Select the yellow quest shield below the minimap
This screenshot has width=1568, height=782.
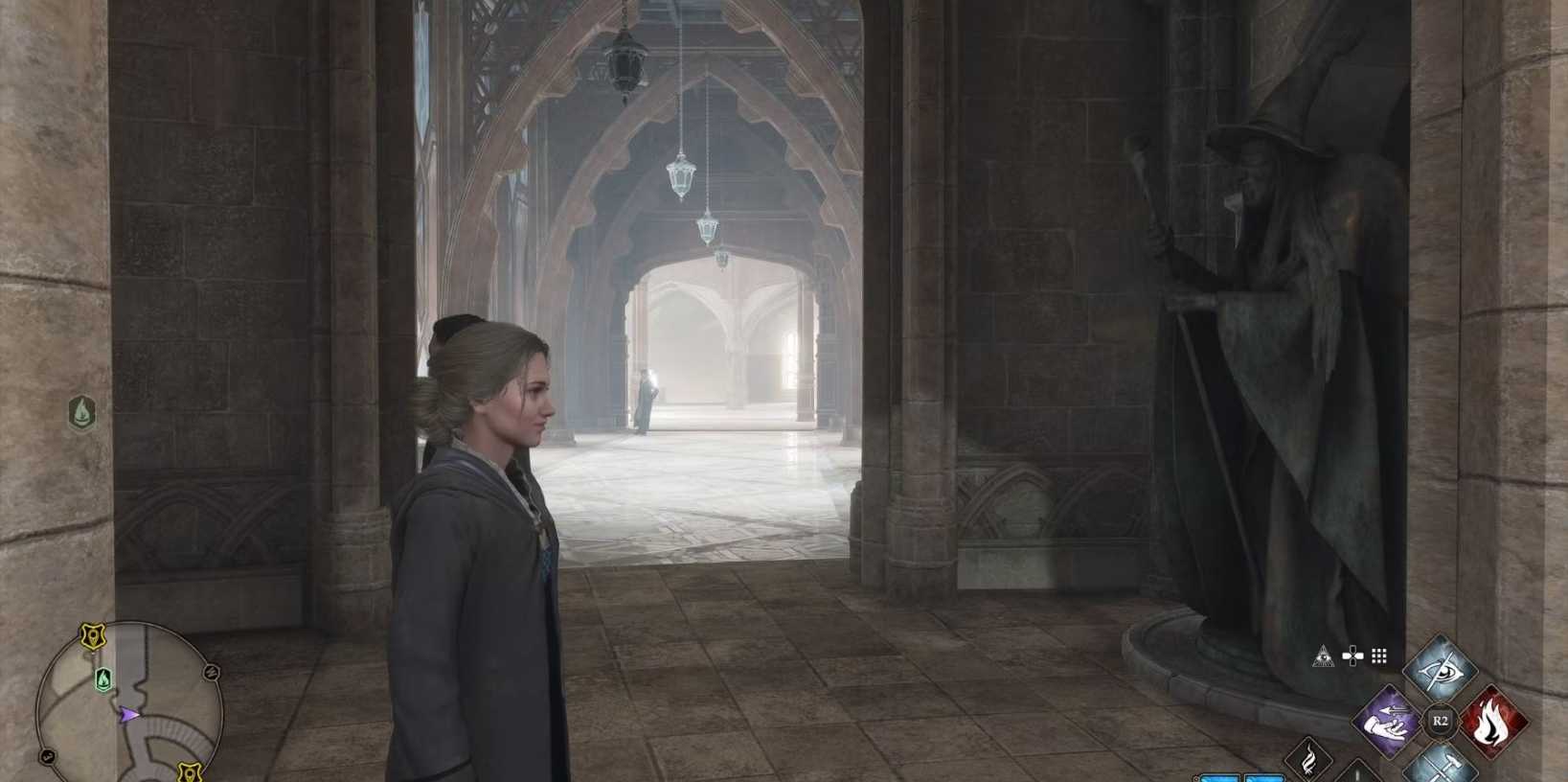tap(190, 771)
